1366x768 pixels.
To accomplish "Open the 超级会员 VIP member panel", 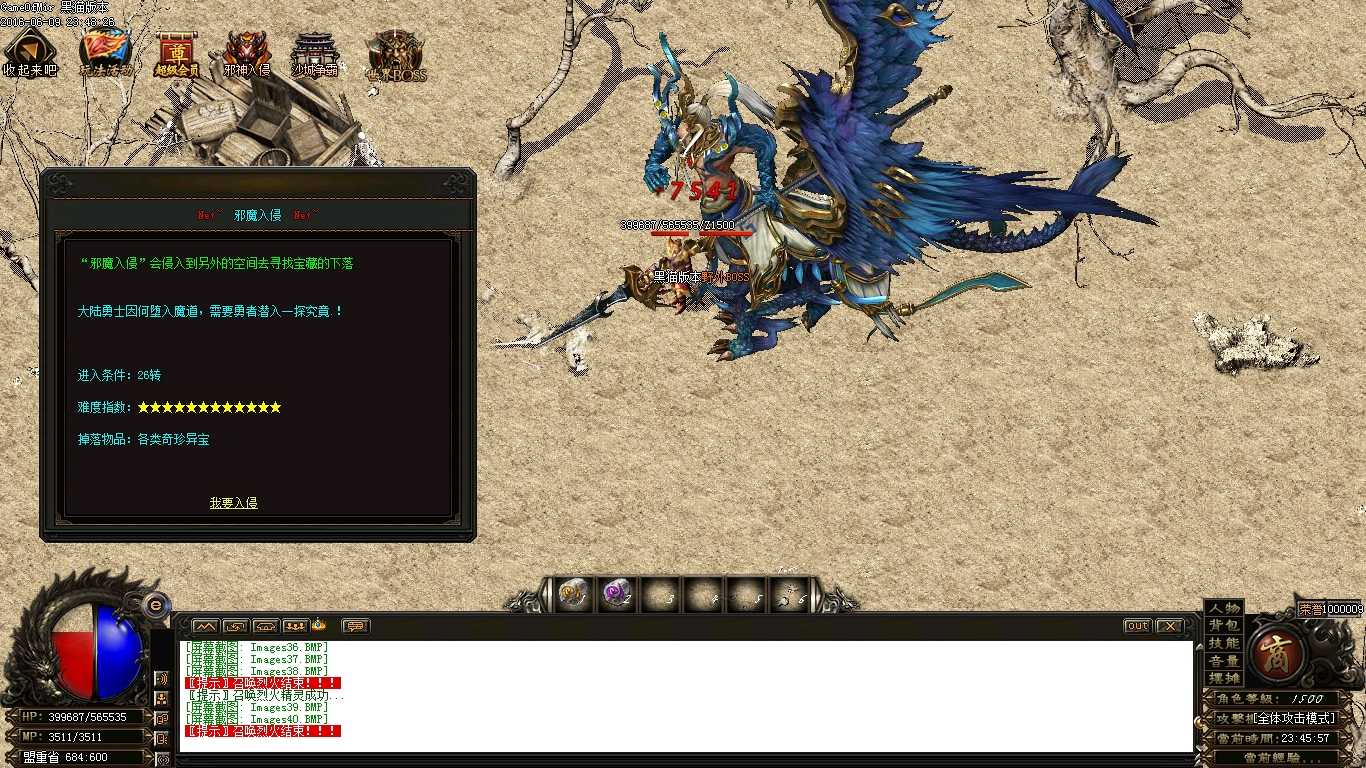I will coord(176,52).
